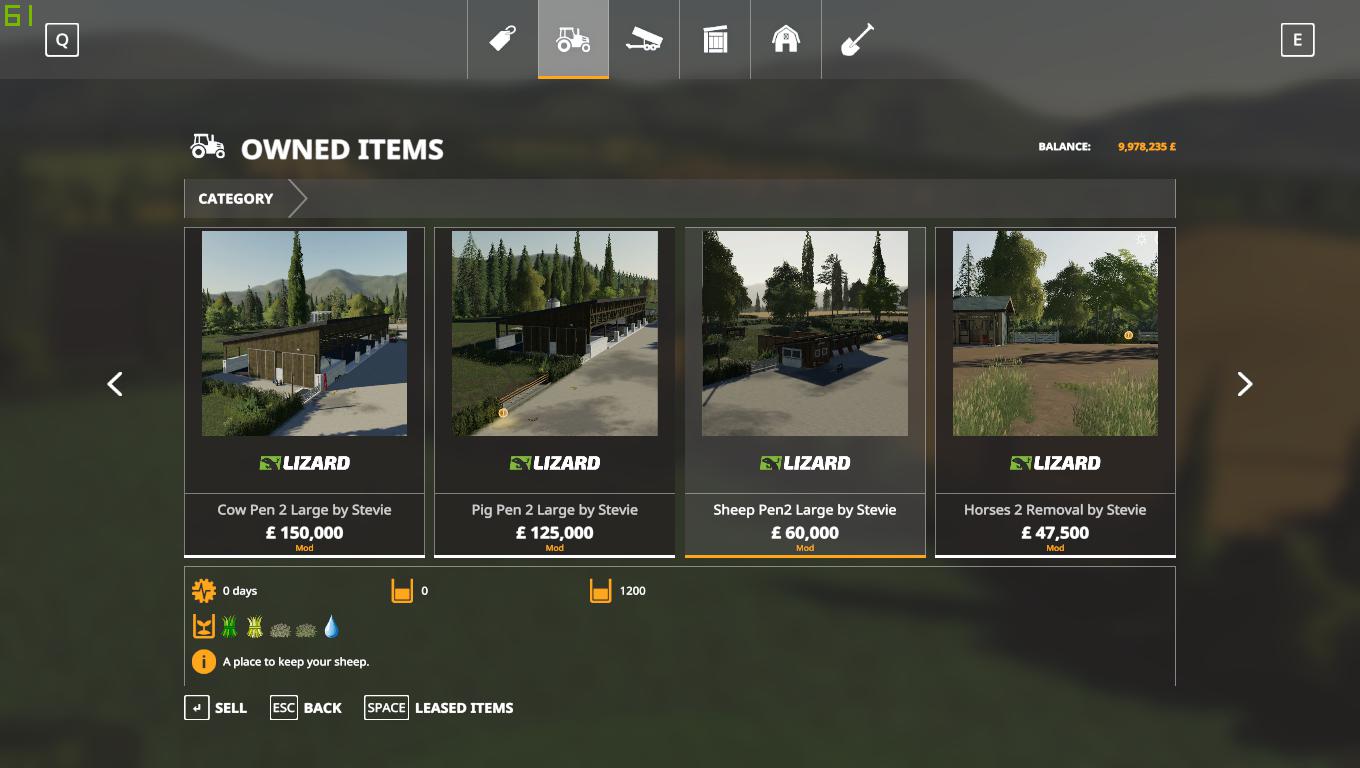1360x768 pixels.
Task: Open the price tag shop tab
Action: click(502, 39)
